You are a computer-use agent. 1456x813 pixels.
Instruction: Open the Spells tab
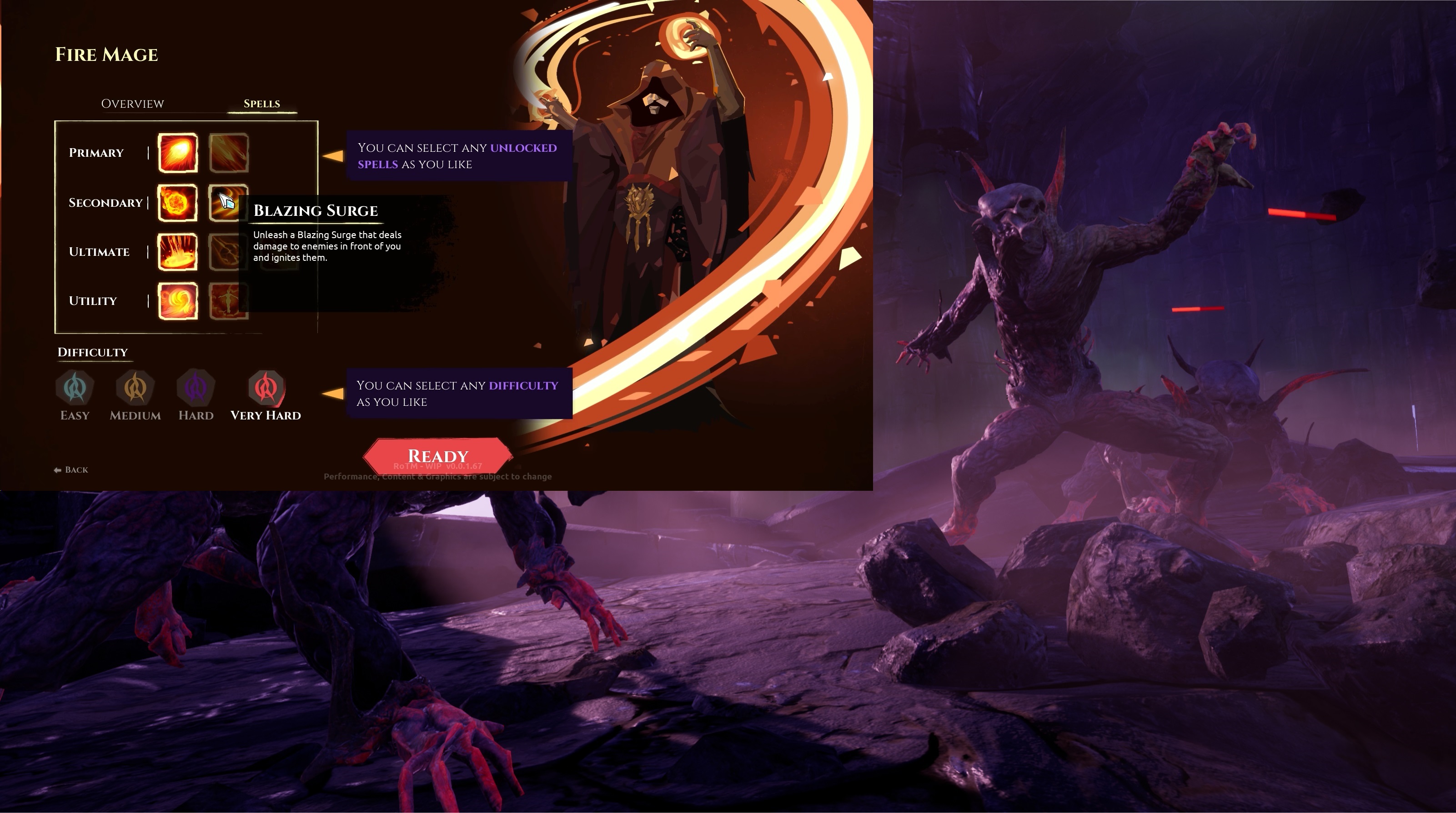pos(262,104)
